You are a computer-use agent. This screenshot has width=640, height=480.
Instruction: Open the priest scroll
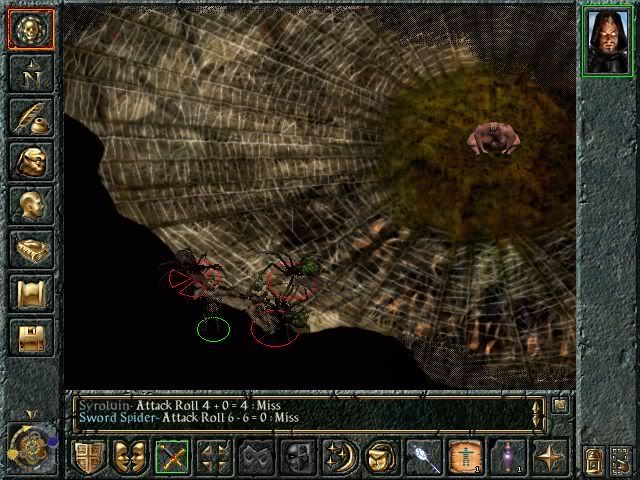pyautogui.click(x=30, y=293)
